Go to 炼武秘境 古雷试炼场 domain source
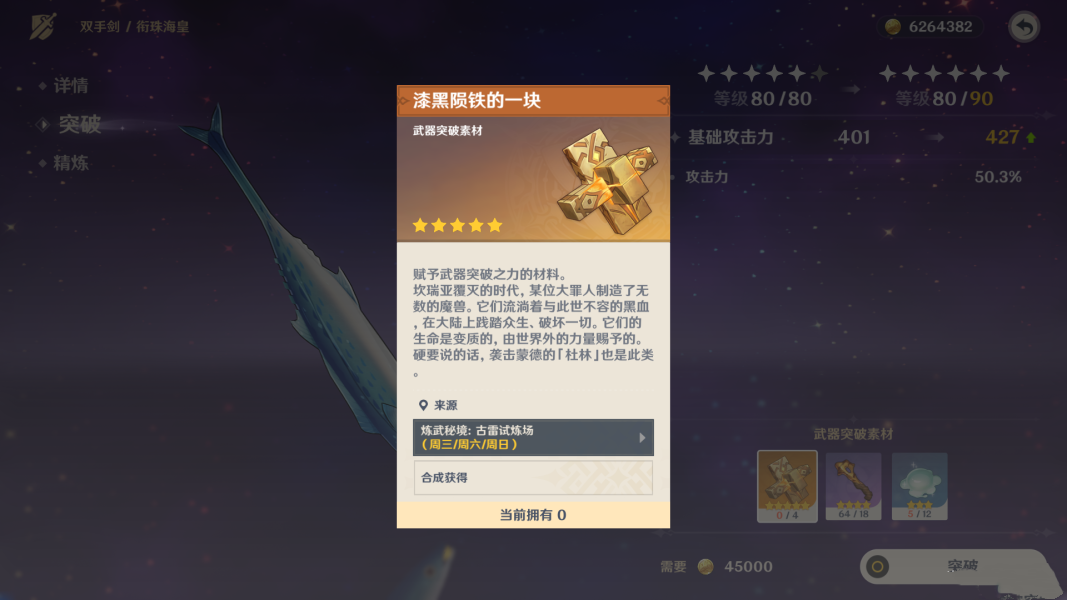 click(533, 437)
